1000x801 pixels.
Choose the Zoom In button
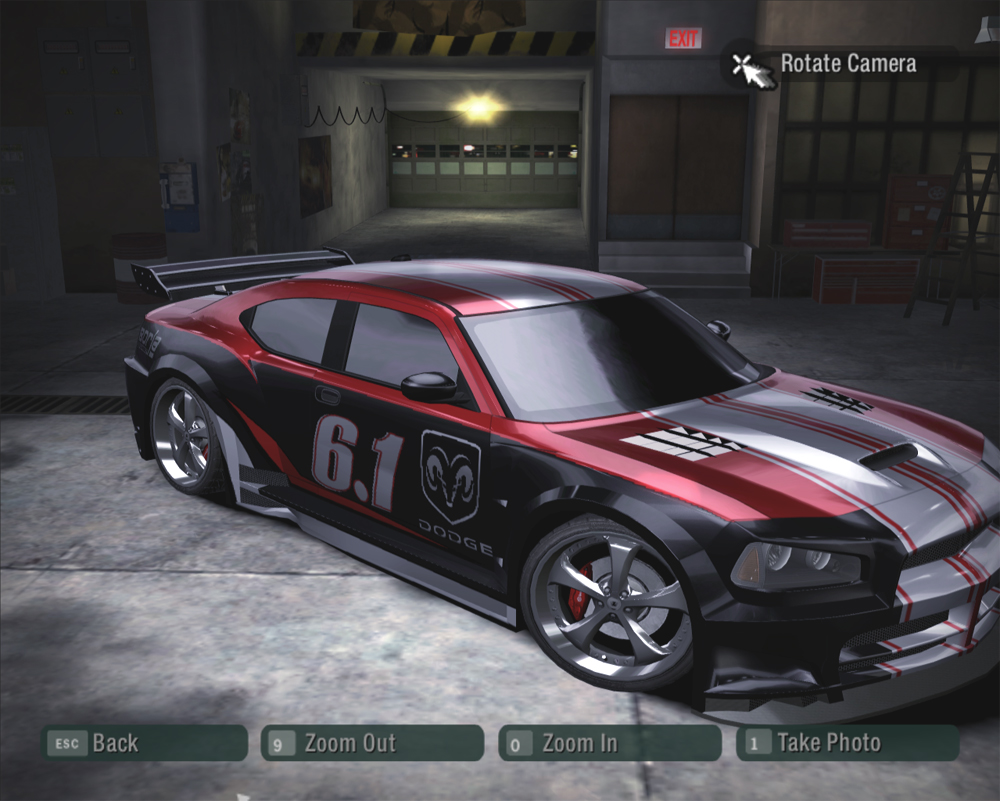(x=609, y=743)
